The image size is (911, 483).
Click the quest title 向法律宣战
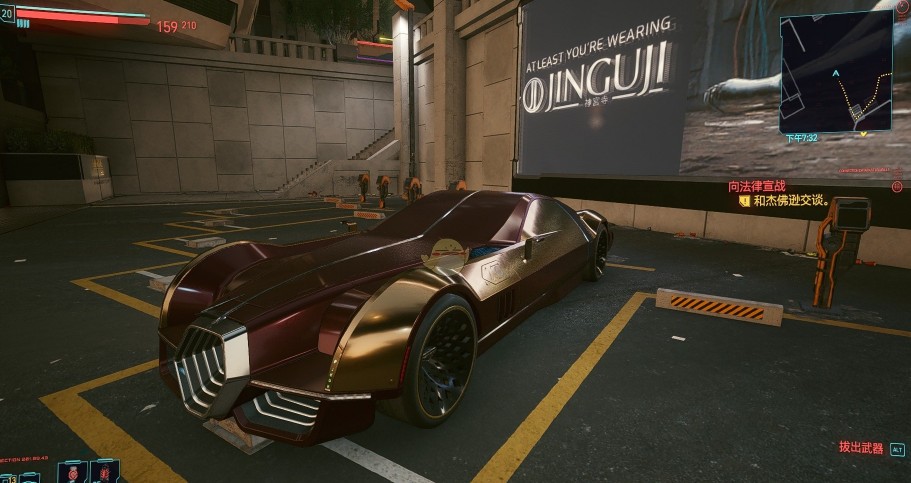756,186
